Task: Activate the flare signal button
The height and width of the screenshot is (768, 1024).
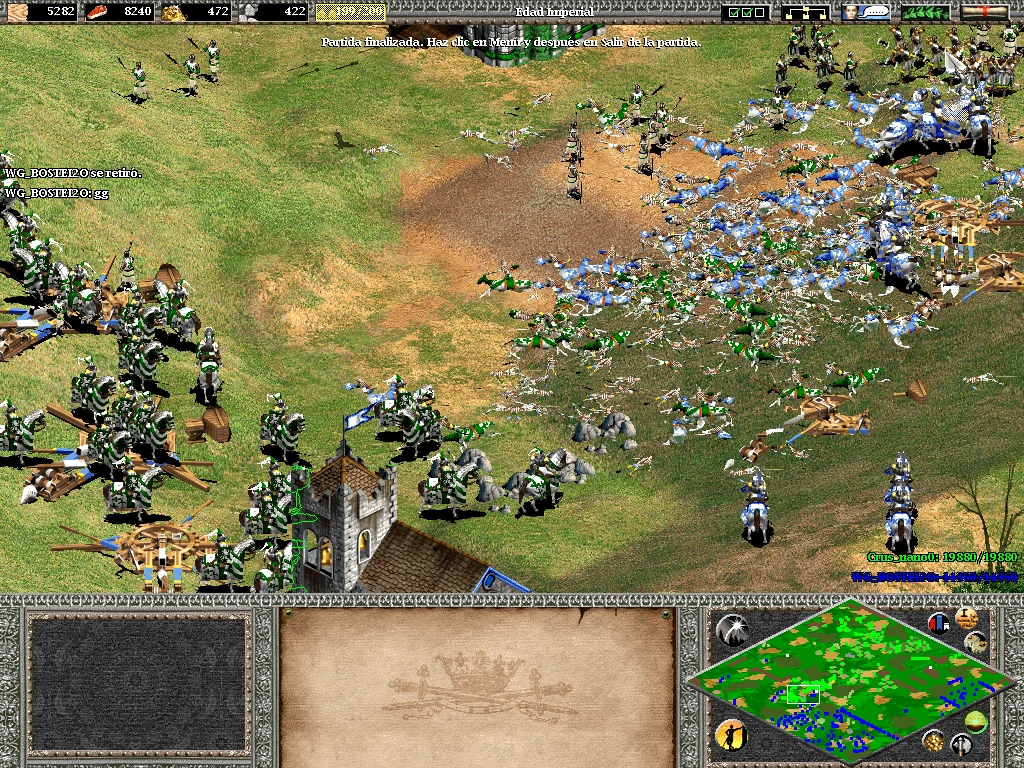Action: point(732,629)
